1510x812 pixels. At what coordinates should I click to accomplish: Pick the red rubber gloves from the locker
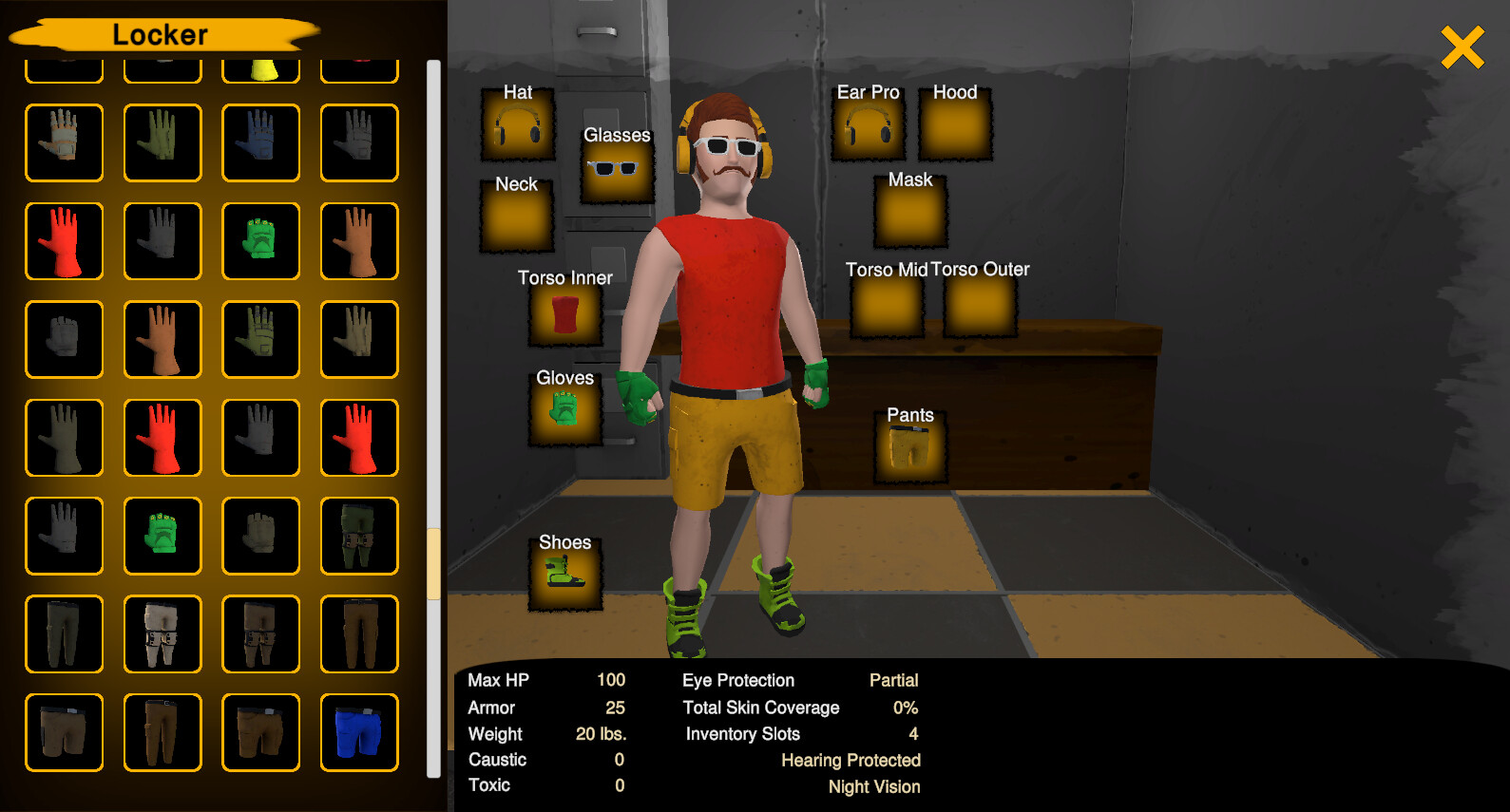tap(64, 241)
